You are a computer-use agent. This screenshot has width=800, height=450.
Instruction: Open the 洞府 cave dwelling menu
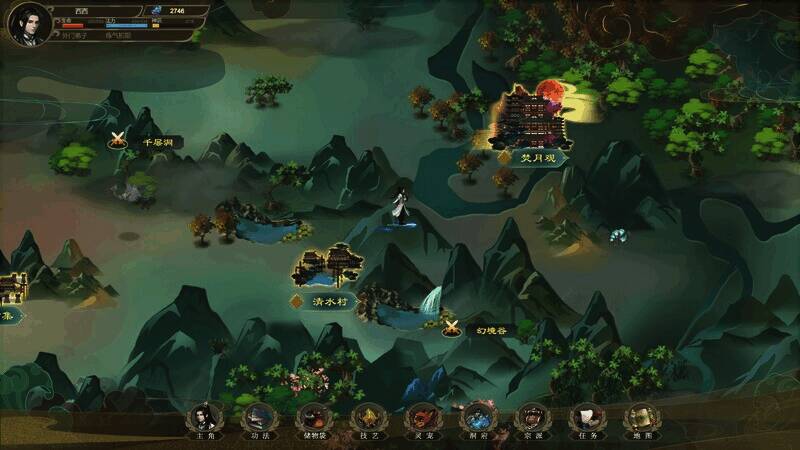(477, 418)
